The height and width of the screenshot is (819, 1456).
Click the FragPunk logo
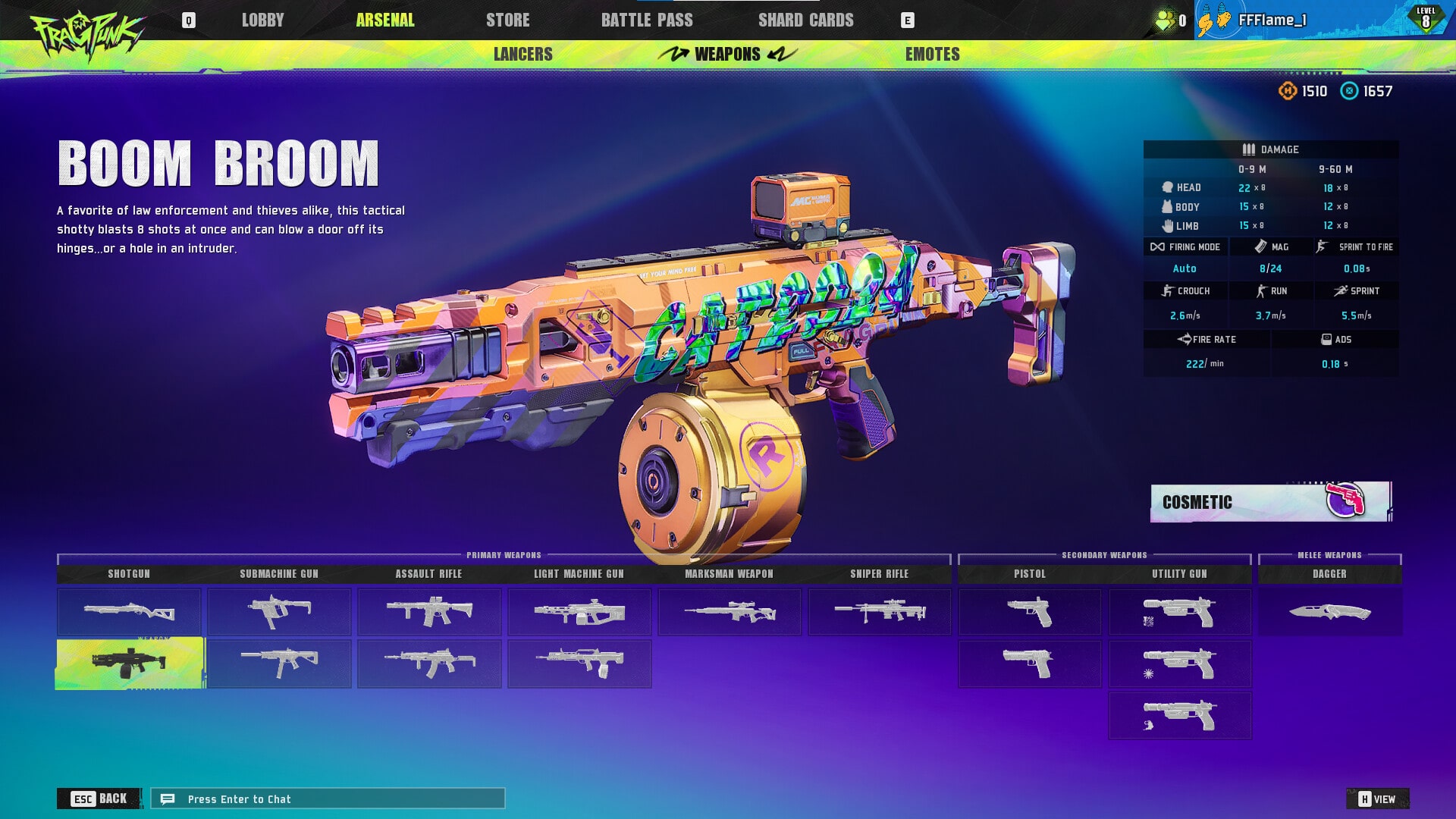[86, 34]
